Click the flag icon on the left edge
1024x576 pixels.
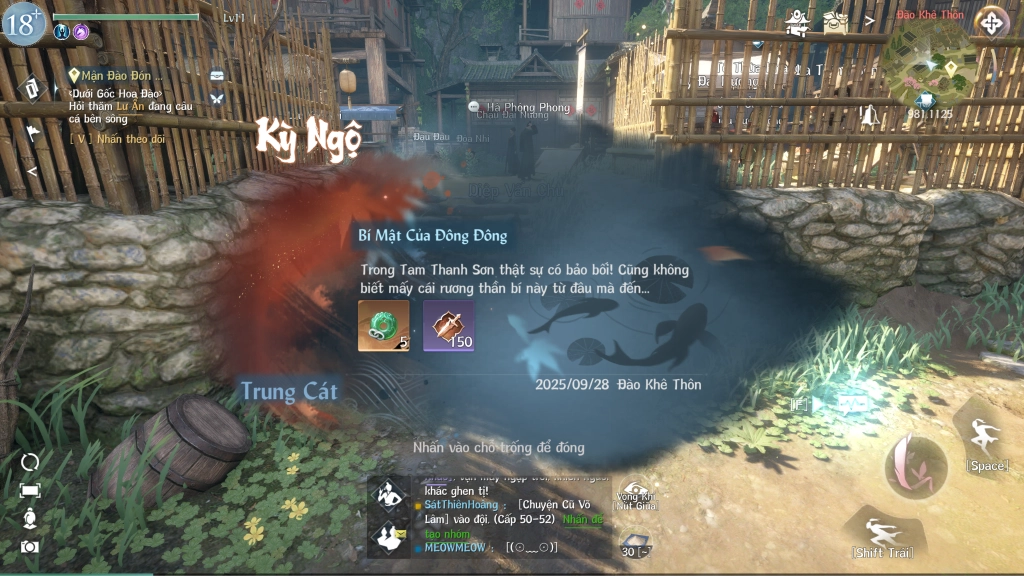(32, 131)
